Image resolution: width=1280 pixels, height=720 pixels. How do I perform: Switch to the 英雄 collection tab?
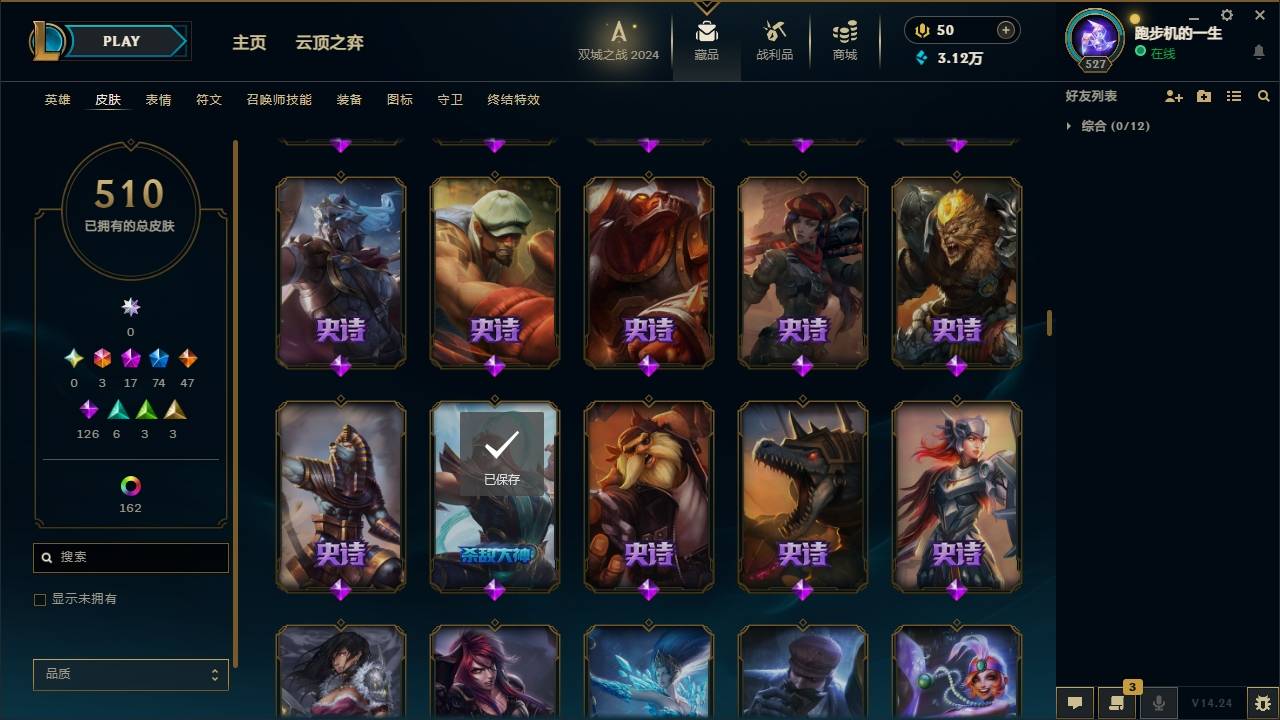click(56, 100)
